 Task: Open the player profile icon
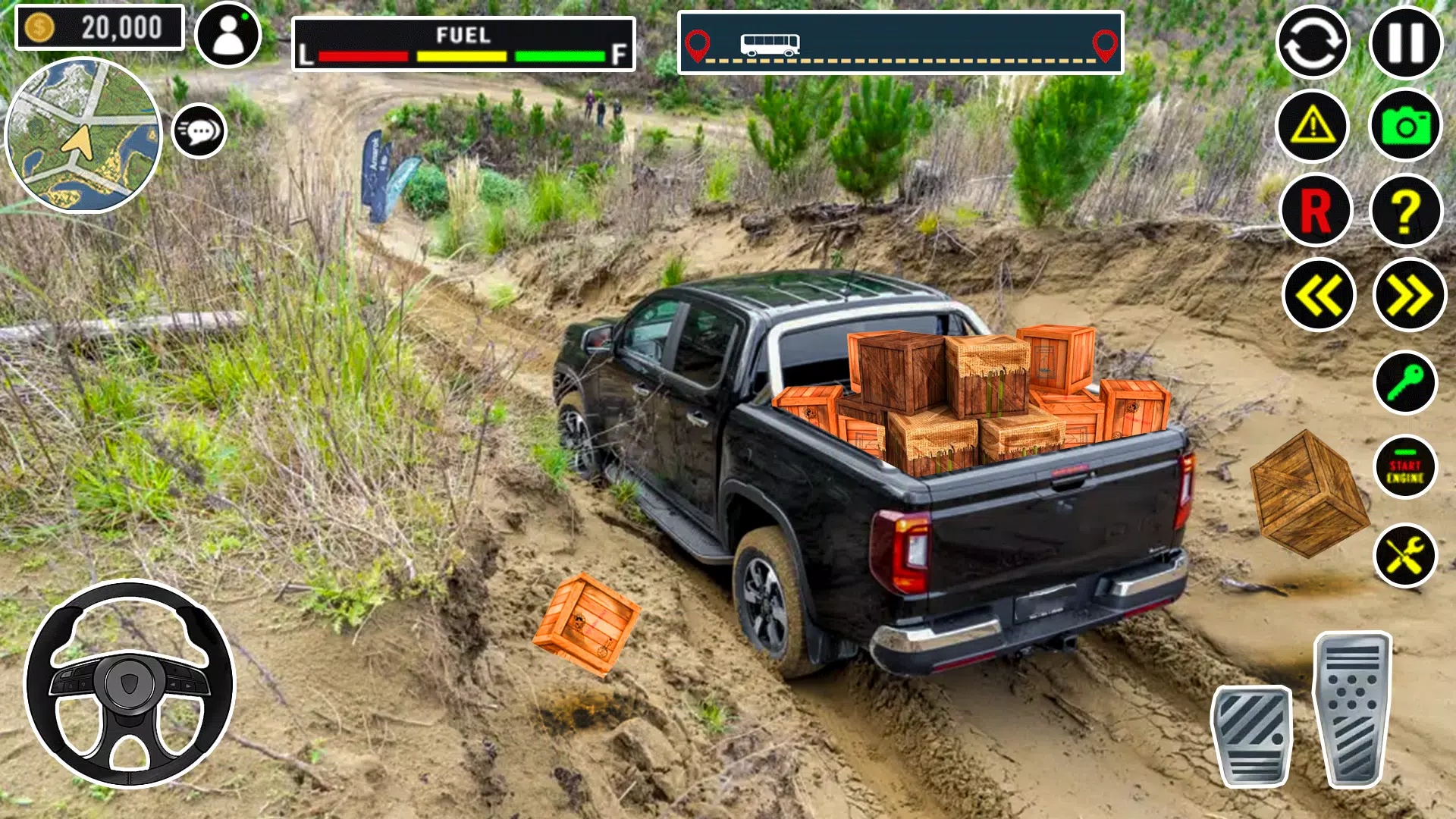pyautogui.click(x=227, y=35)
